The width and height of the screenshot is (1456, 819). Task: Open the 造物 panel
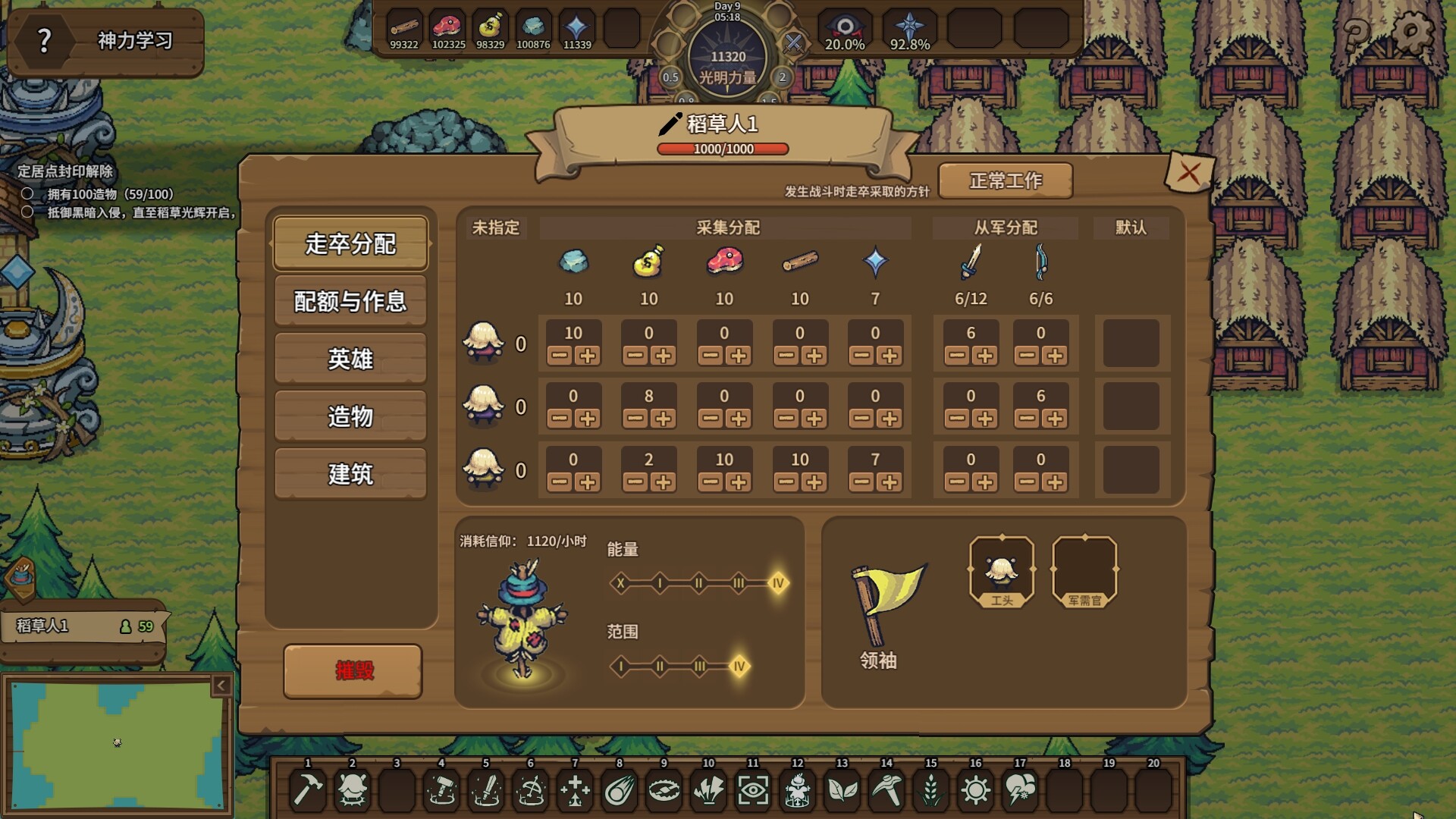tap(350, 416)
